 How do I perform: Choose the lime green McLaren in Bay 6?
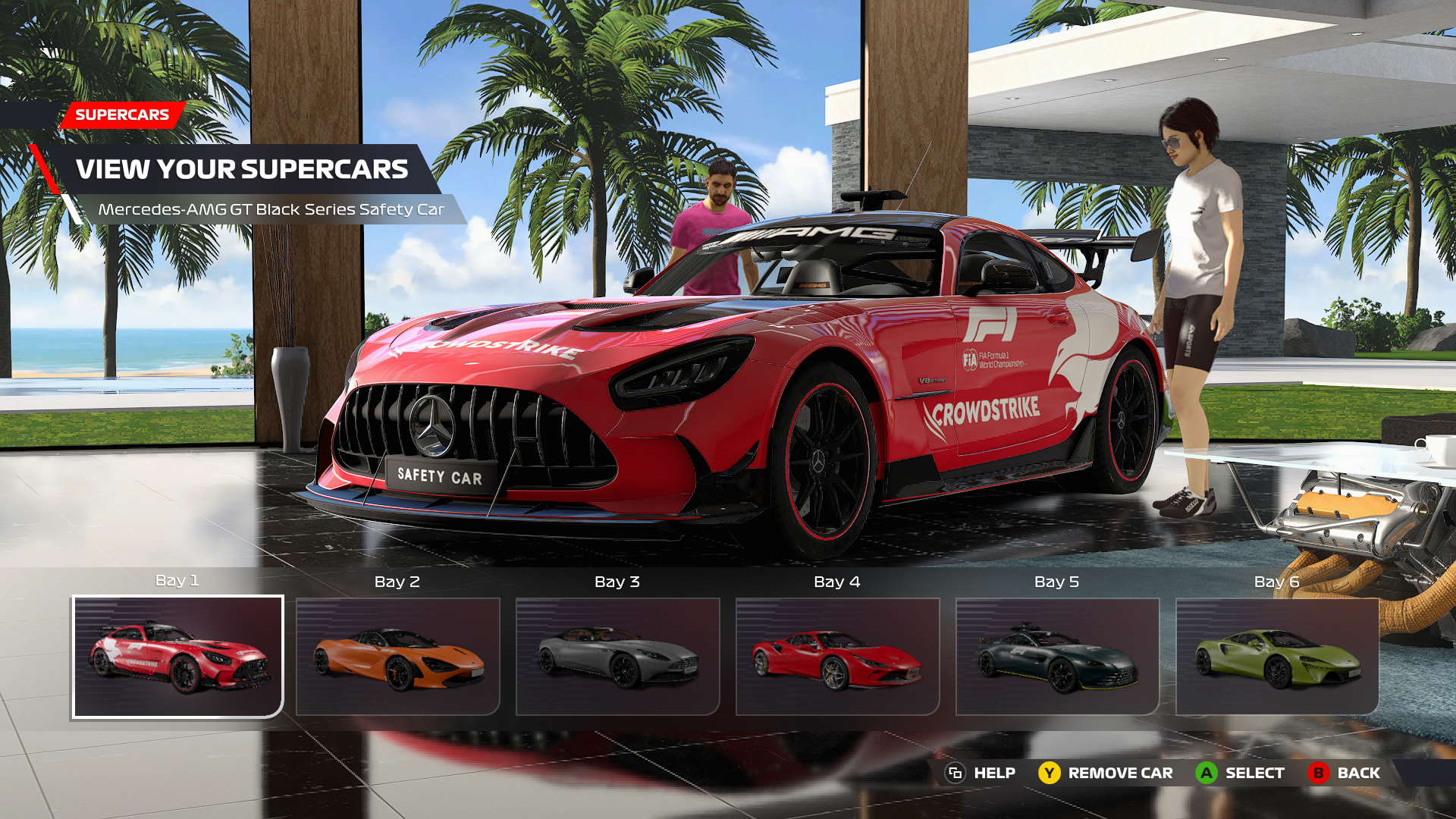1277,657
